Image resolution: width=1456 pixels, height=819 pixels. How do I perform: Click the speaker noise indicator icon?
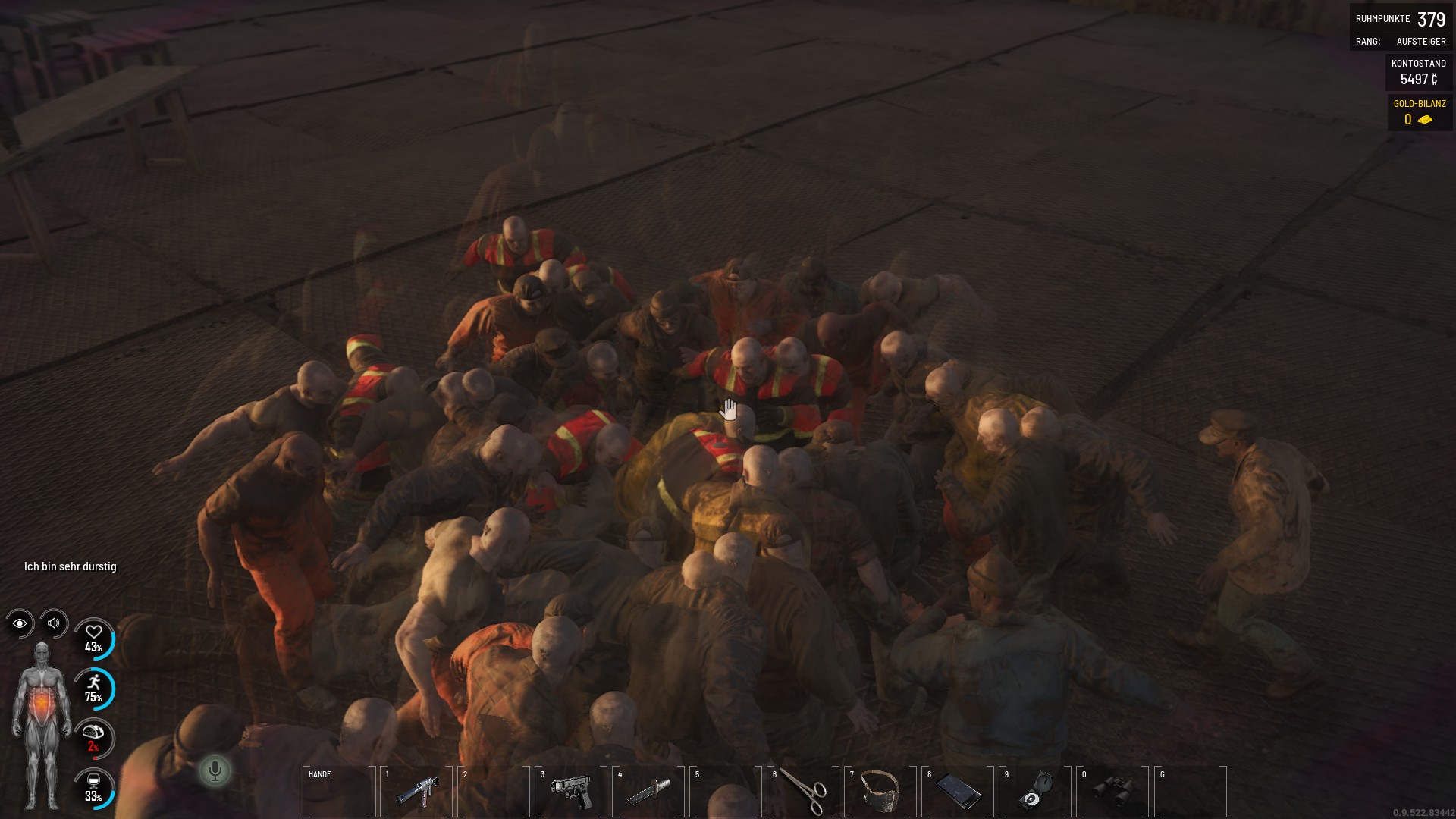tap(54, 623)
